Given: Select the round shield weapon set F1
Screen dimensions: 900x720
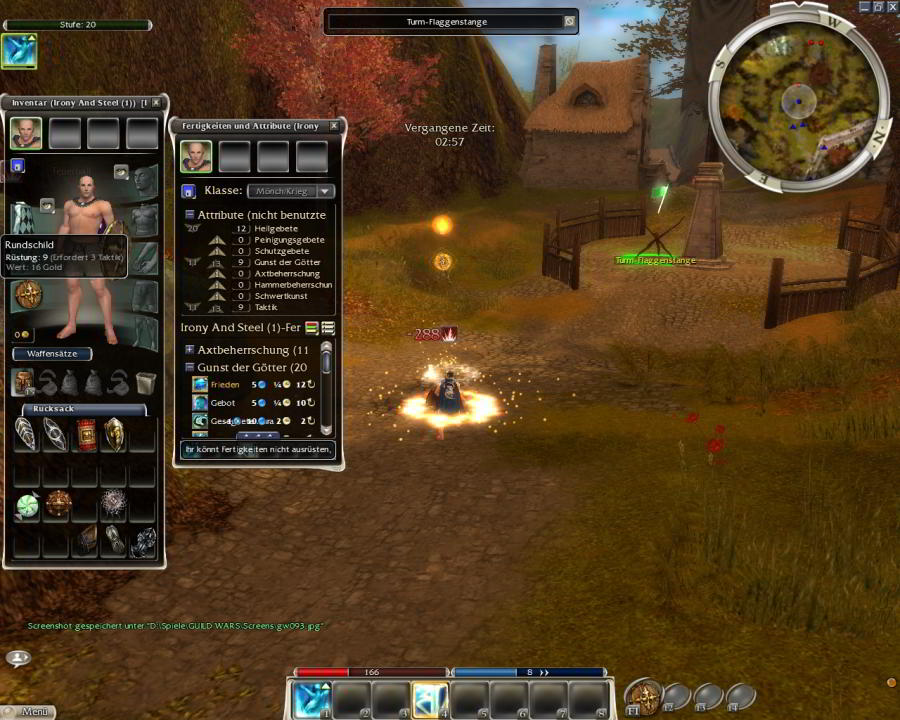Looking at the screenshot, I should tap(643, 695).
